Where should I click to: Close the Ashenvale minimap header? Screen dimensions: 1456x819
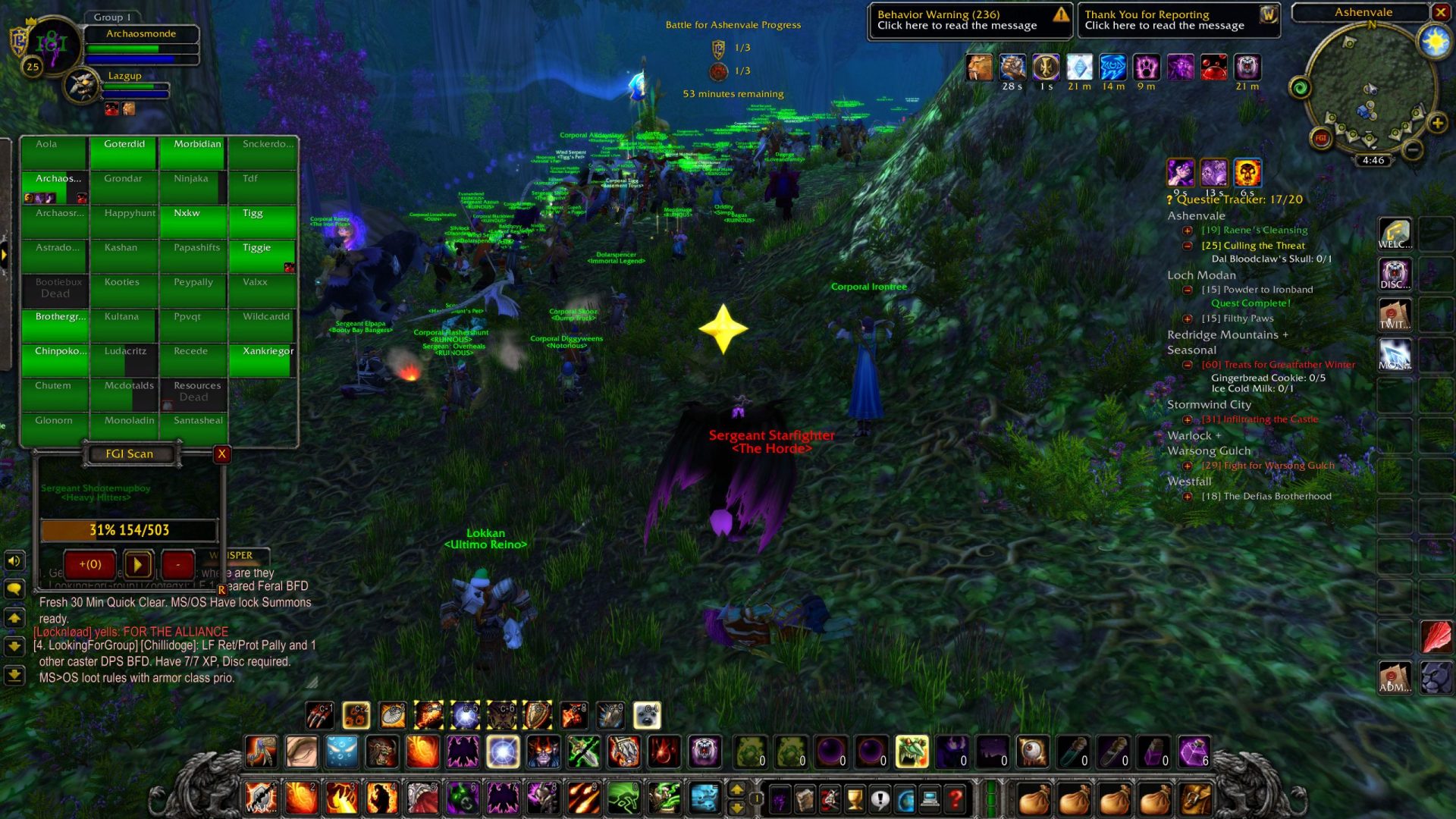[x=1440, y=12]
